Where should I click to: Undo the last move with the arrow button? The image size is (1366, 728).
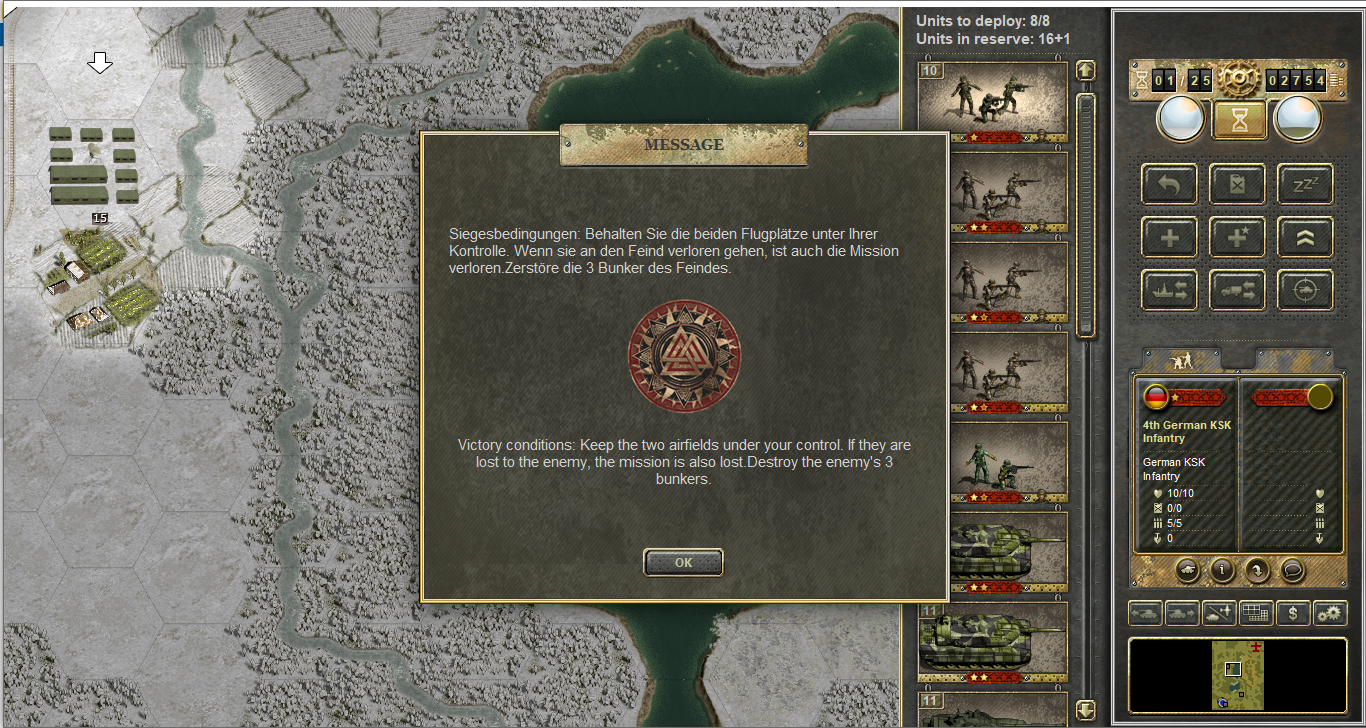1169,184
